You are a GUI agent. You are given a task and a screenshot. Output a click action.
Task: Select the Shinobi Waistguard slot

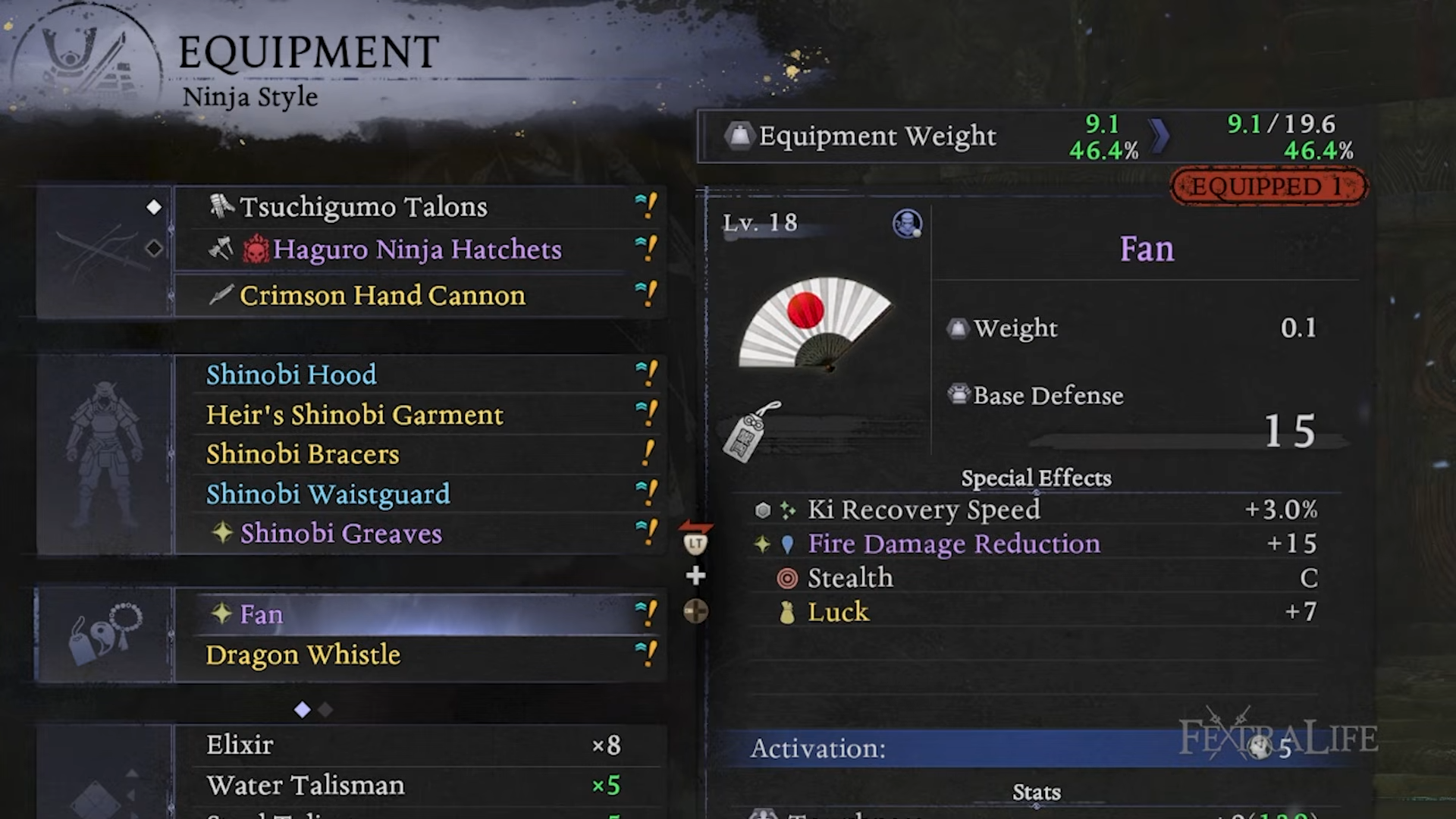[417, 494]
